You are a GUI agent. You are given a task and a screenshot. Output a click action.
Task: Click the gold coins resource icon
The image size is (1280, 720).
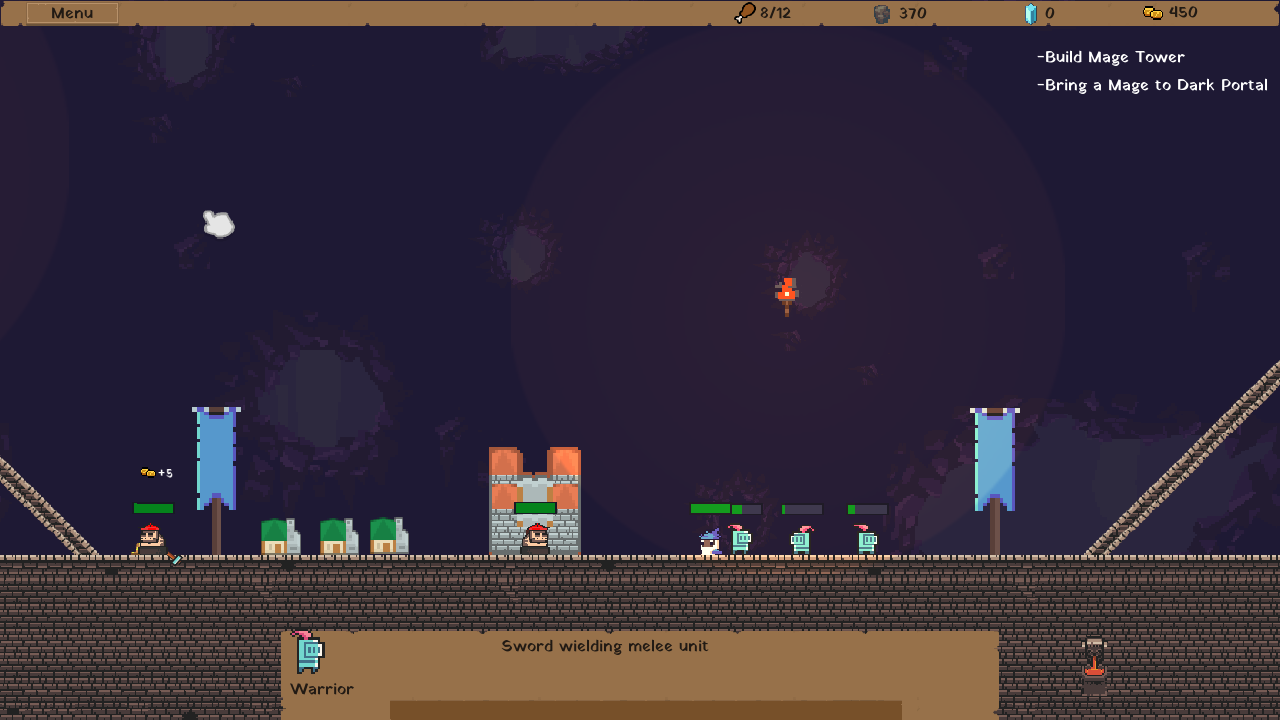pos(1151,13)
